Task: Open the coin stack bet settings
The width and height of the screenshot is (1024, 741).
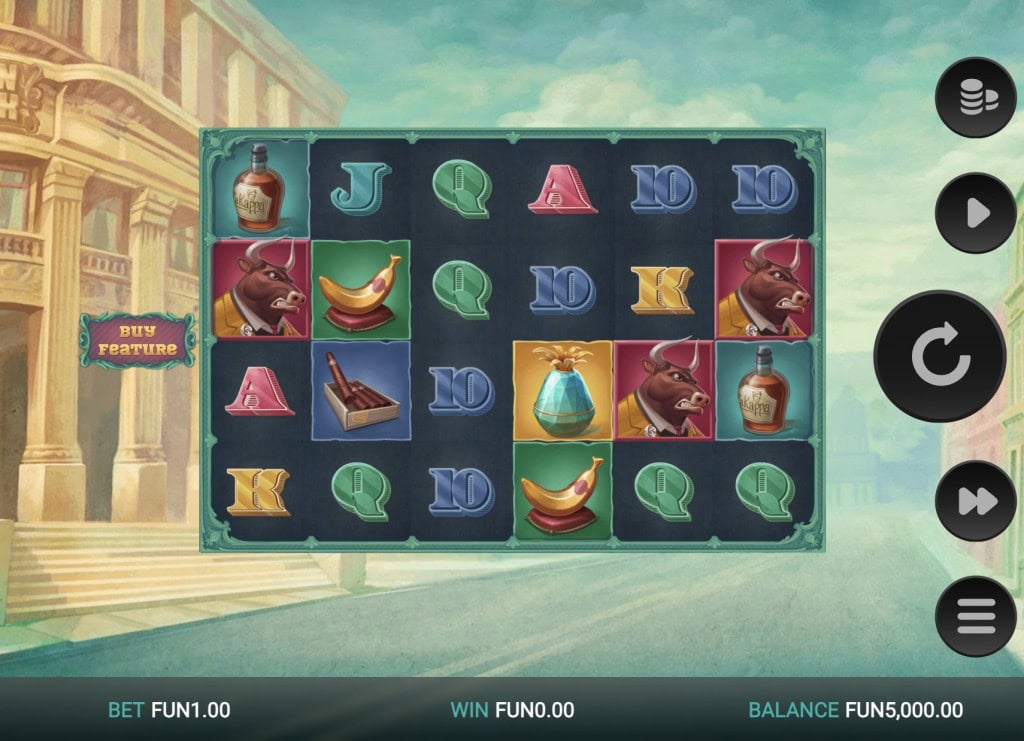Action: pyautogui.click(x=975, y=98)
